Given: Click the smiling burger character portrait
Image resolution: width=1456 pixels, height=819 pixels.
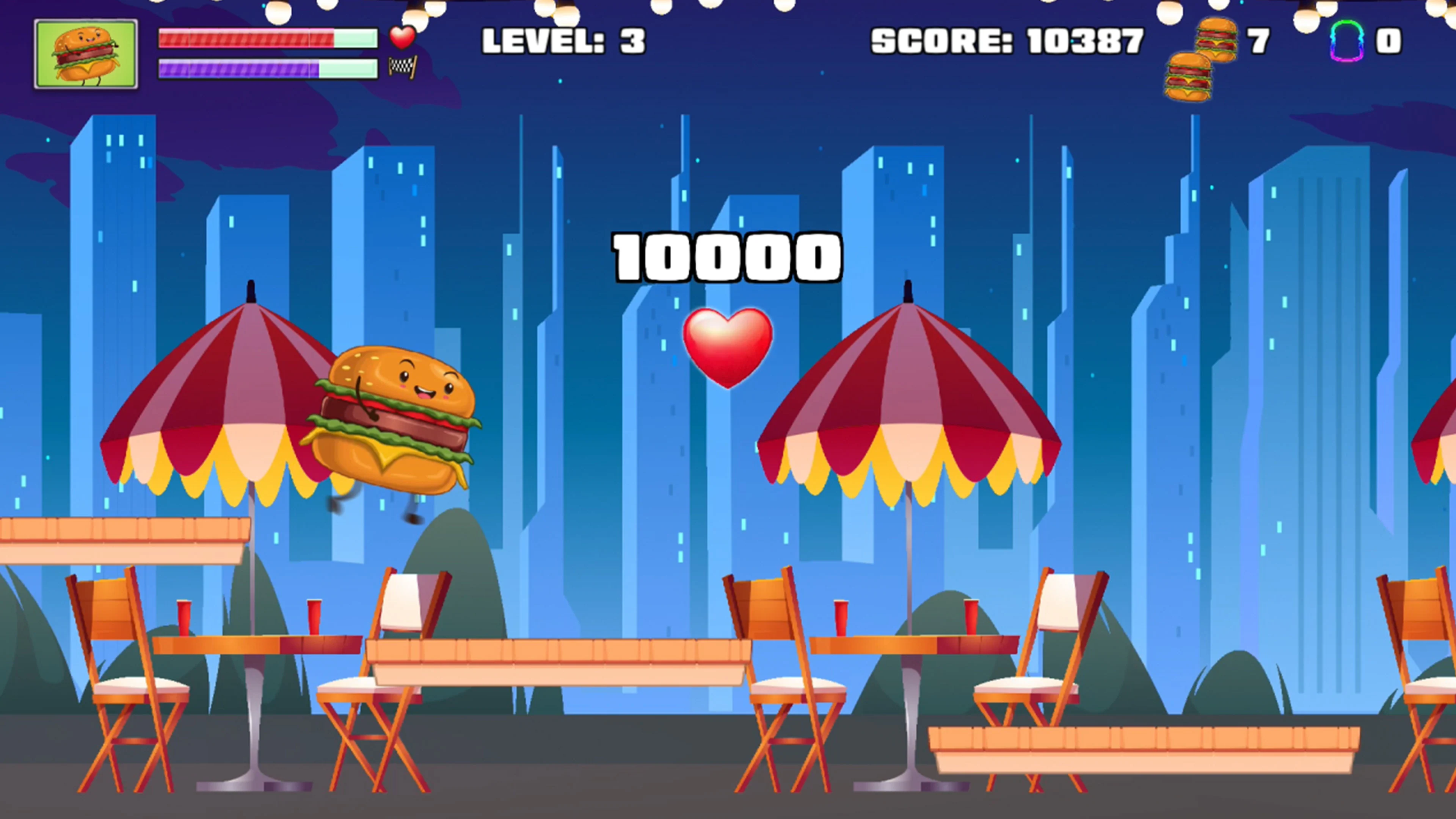Looking at the screenshot, I should 86,52.
